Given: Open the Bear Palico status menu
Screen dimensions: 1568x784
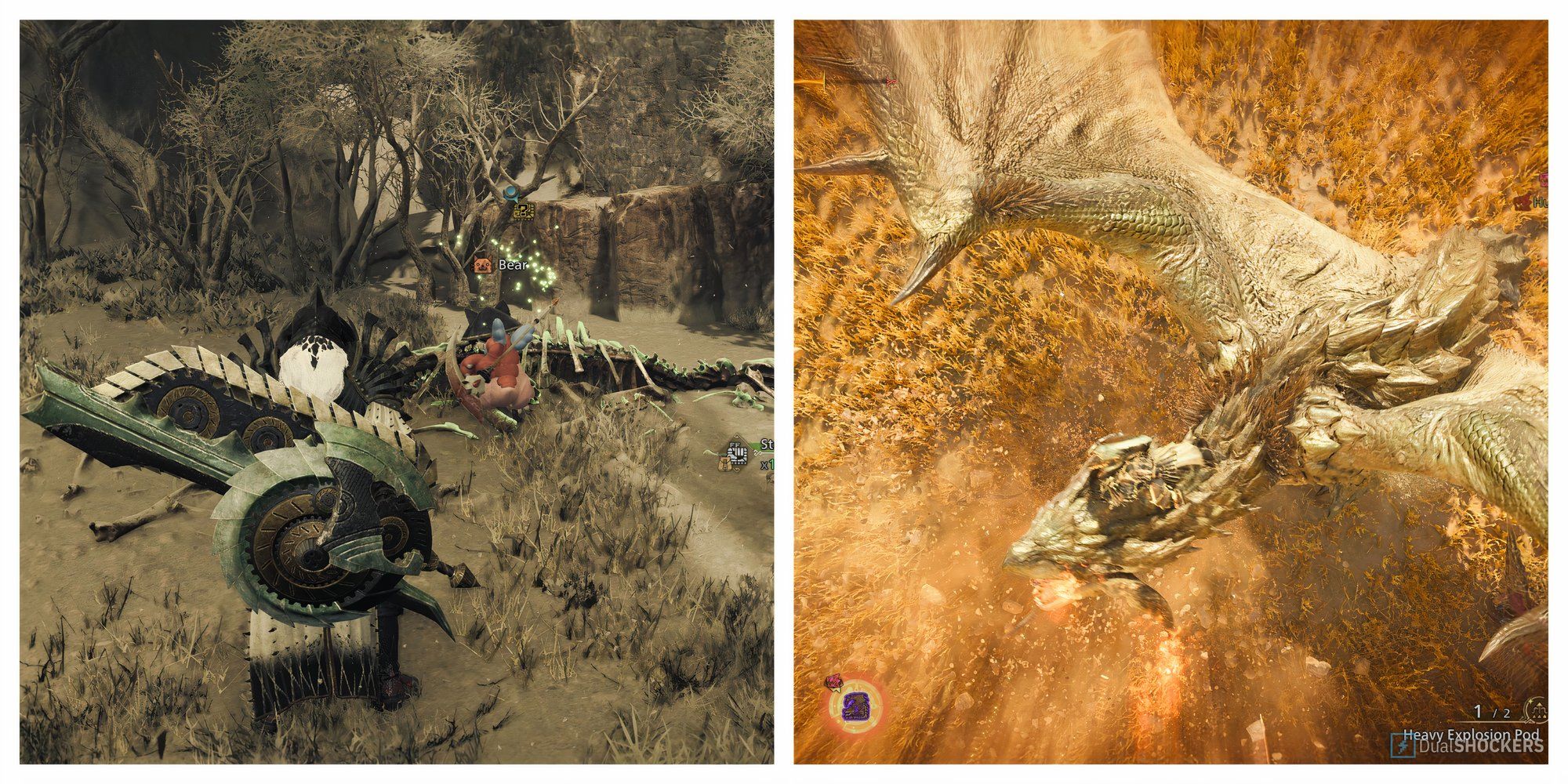Looking at the screenshot, I should pyautogui.click(x=484, y=265).
